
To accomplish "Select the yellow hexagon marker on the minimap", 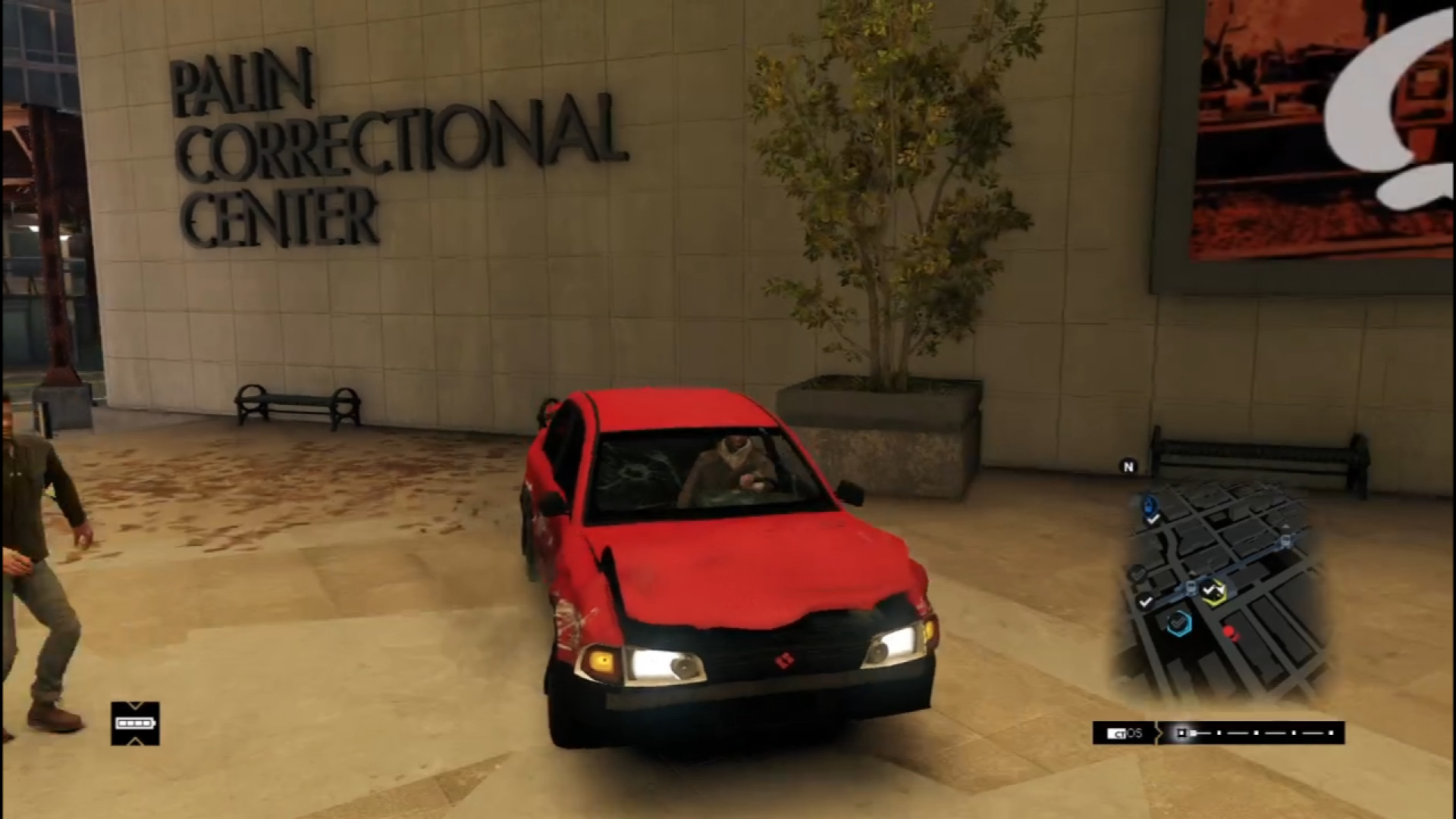I will (1214, 590).
